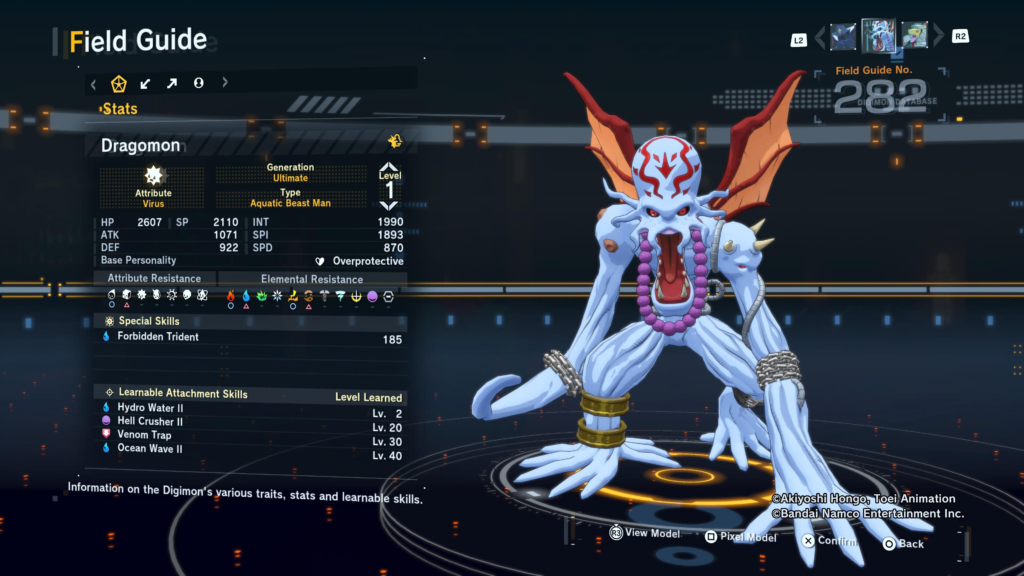Decrease Level with the down arrow
The image size is (1024, 576).
[x=389, y=204]
